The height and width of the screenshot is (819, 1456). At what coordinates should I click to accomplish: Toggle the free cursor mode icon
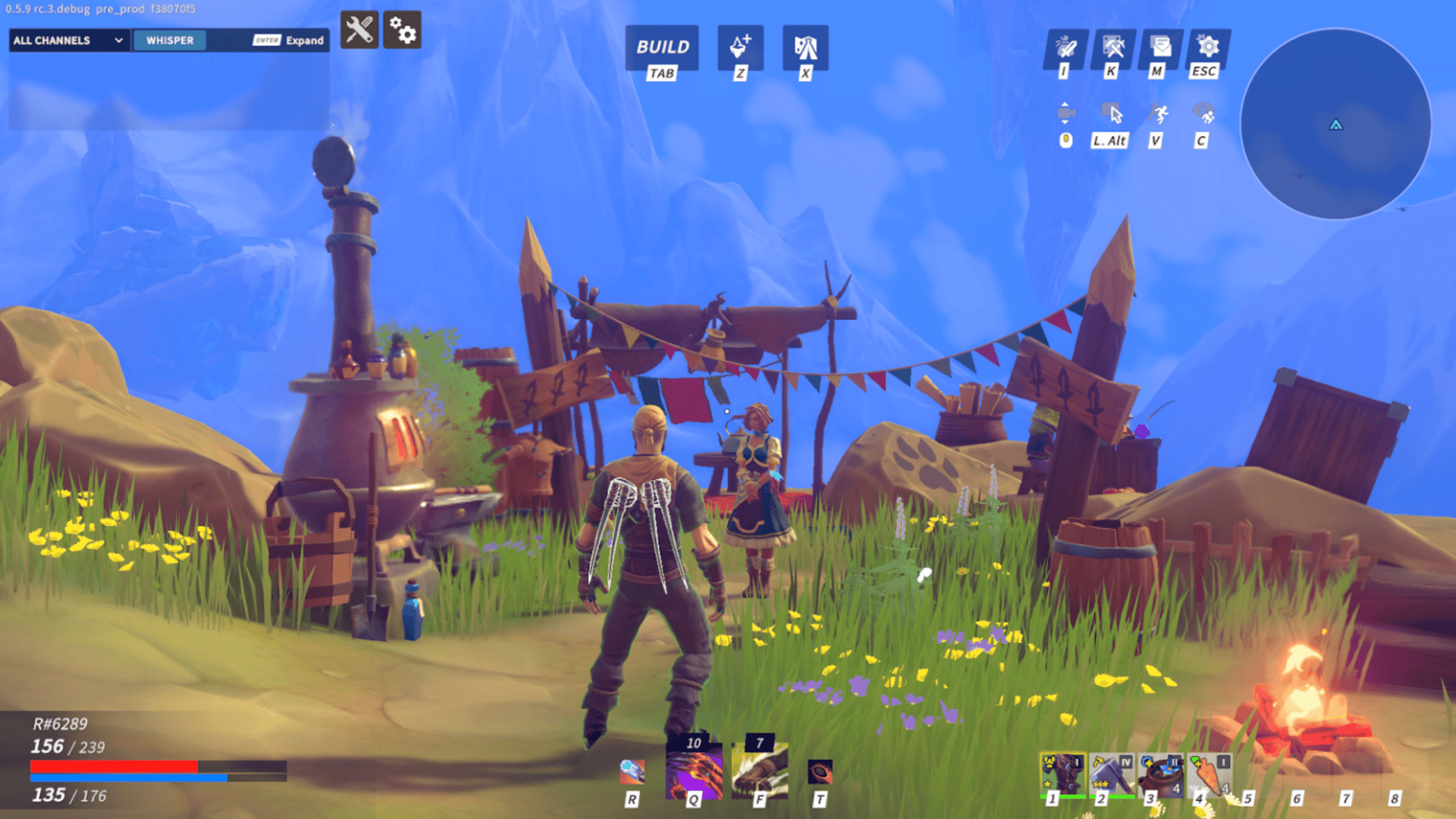pyautogui.click(x=1112, y=114)
